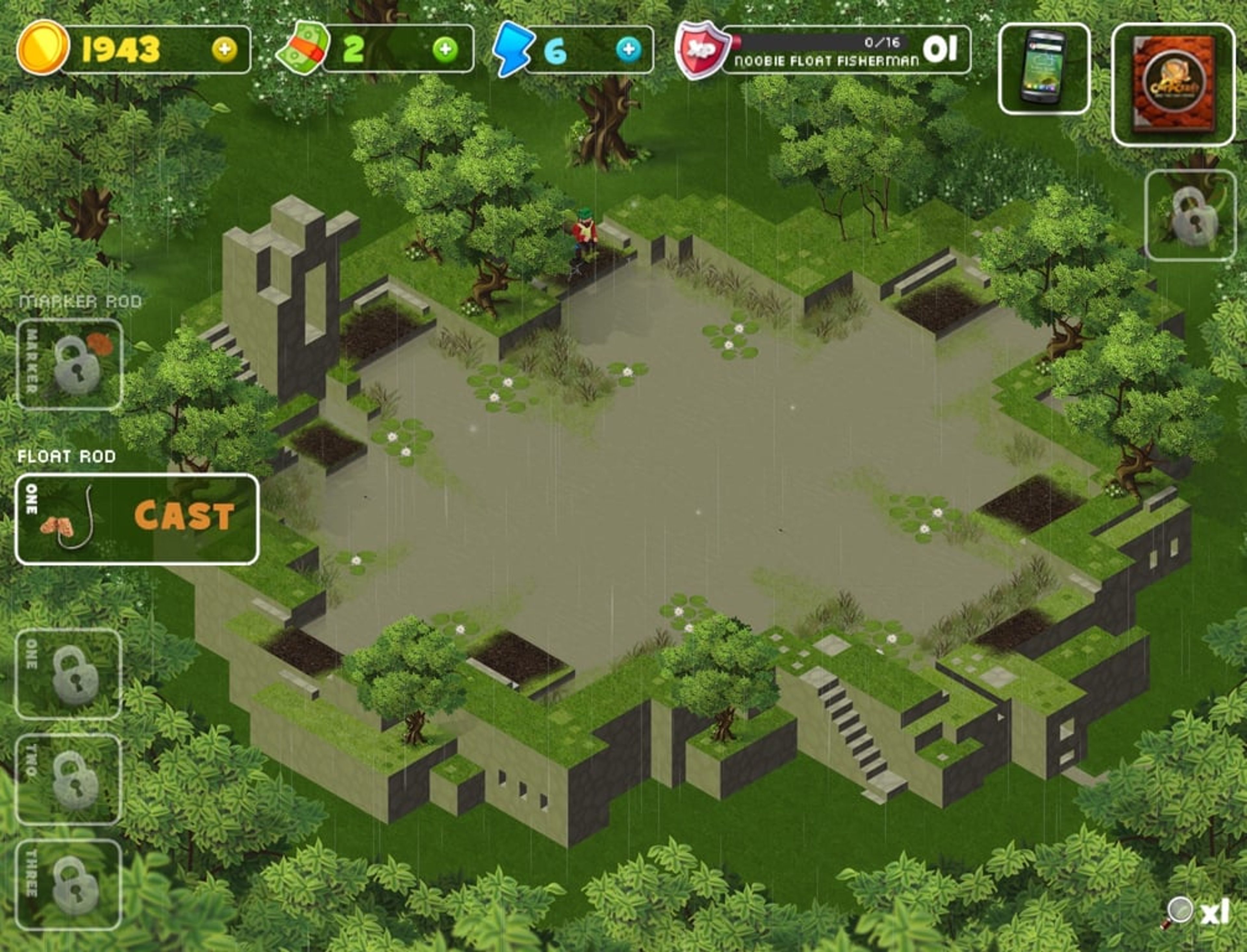Select locked rod slot labeled Two
The height and width of the screenshot is (952, 1247).
click(x=69, y=779)
